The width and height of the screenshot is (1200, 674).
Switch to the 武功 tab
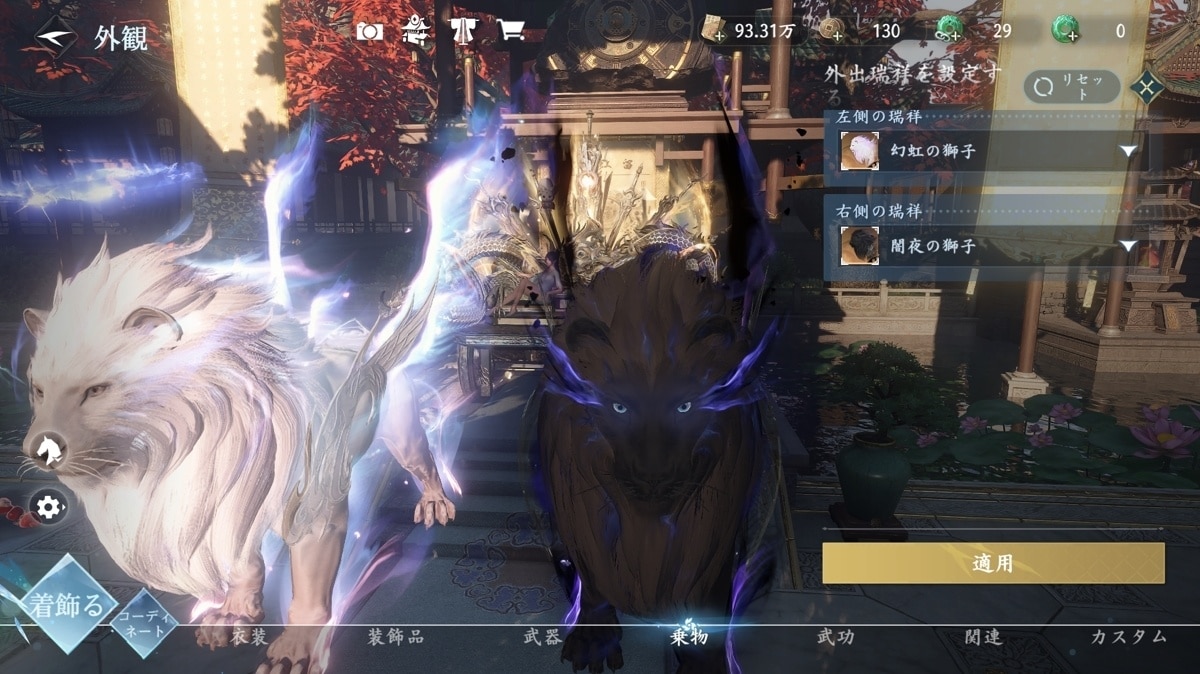[x=836, y=637]
